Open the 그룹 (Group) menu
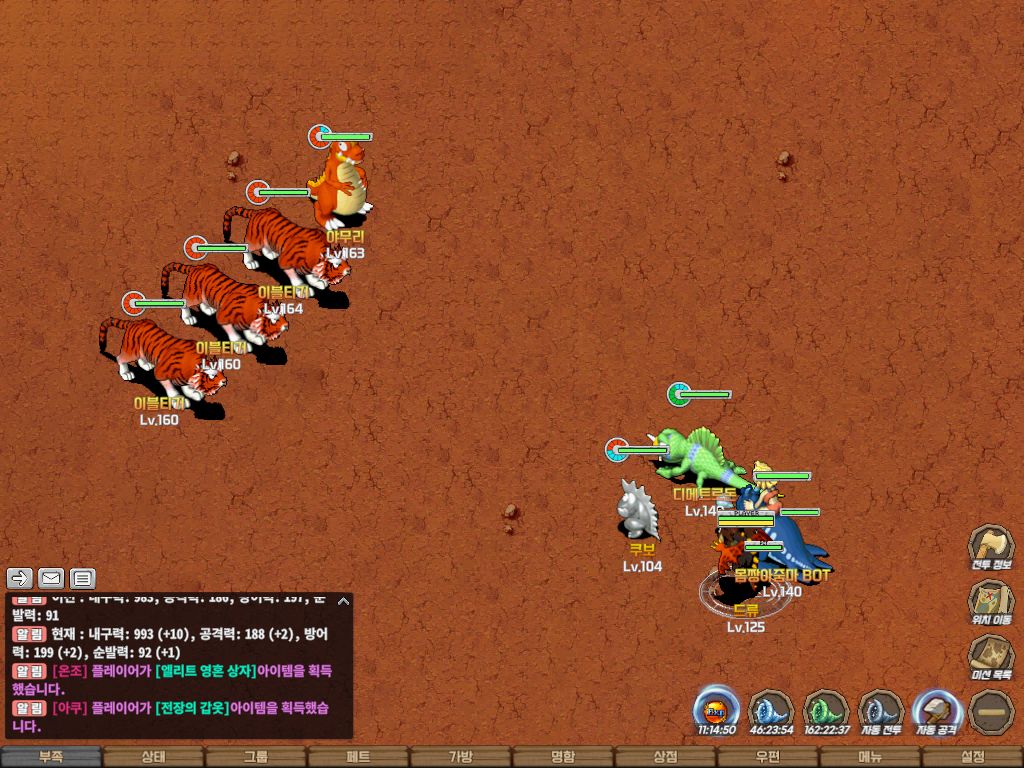This screenshot has width=1024, height=768. tap(256, 757)
